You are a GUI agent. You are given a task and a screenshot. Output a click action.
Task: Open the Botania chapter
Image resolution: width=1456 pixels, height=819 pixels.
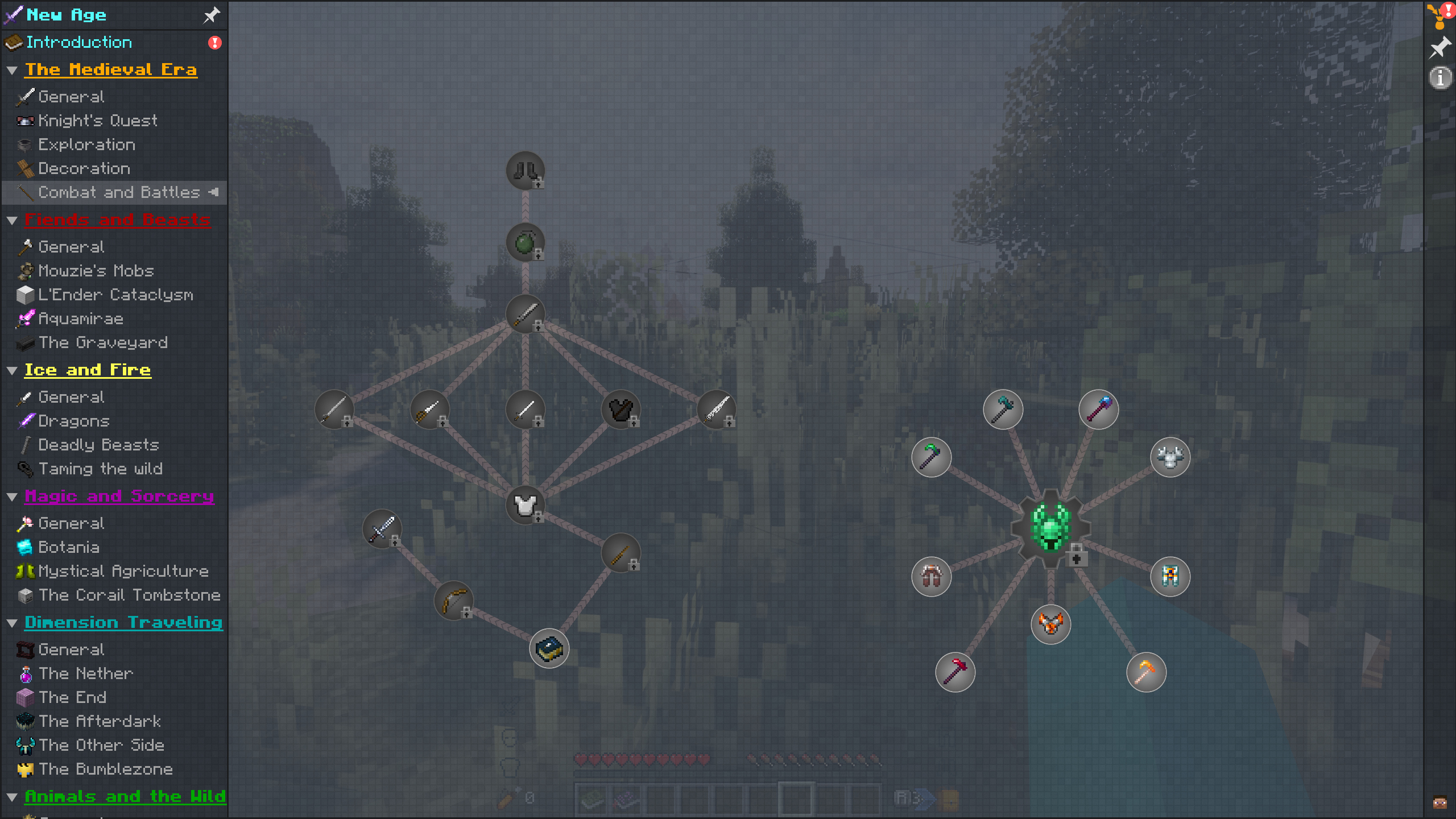(69, 547)
